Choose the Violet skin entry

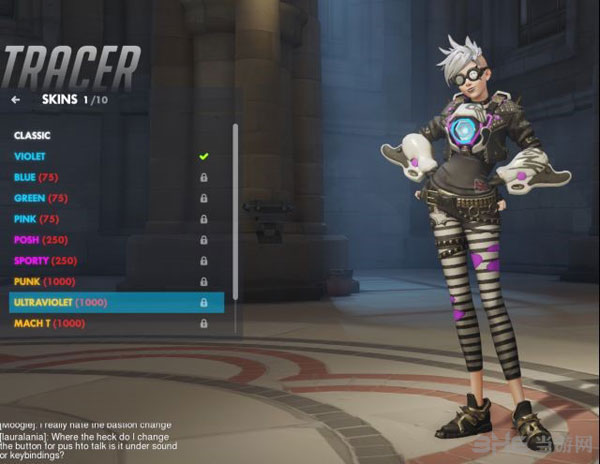pyautogui.click(x=30, y=156)
